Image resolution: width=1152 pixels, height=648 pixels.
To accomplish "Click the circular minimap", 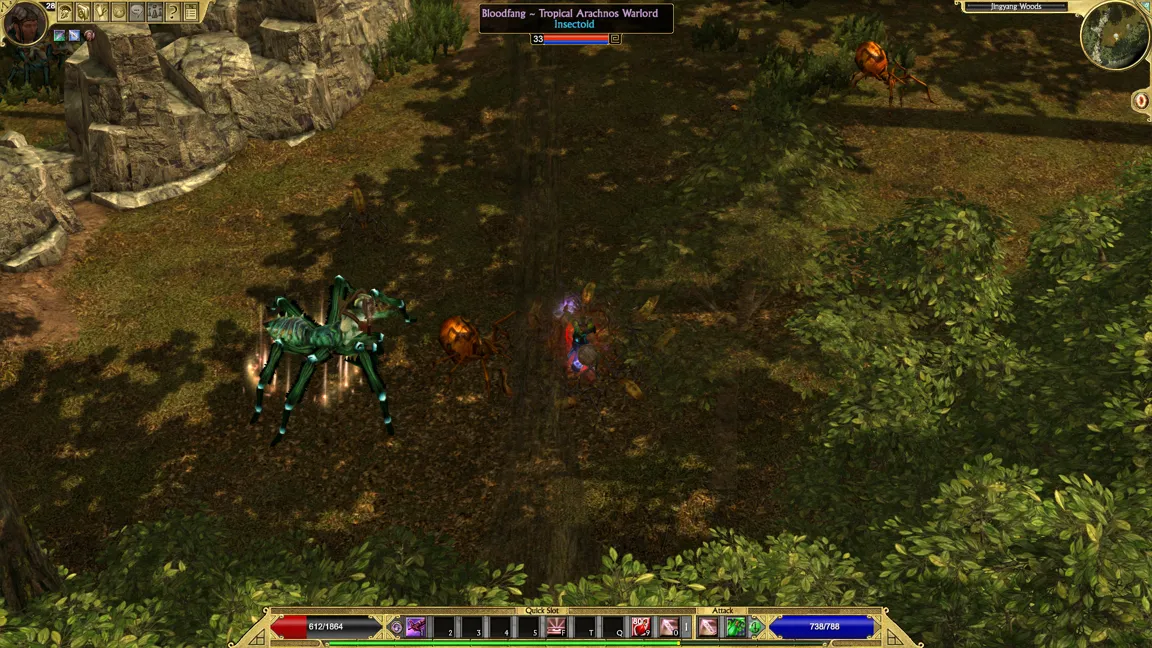I will coord(1115,36).
